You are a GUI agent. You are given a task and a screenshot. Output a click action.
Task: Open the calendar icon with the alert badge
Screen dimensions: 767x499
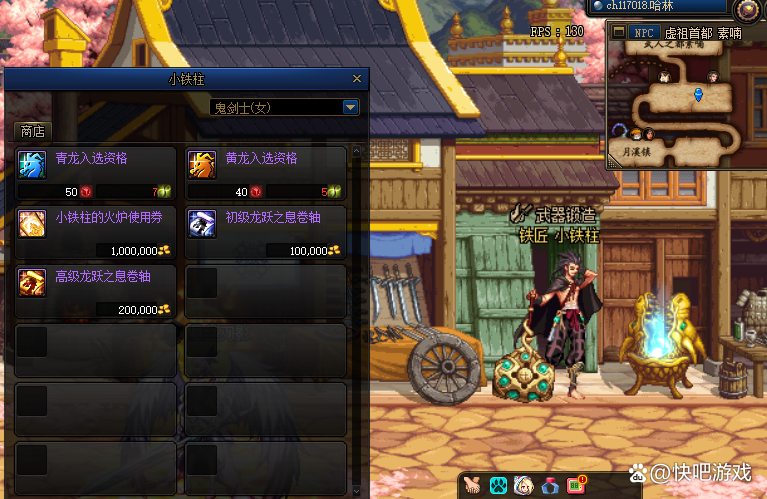577,486
